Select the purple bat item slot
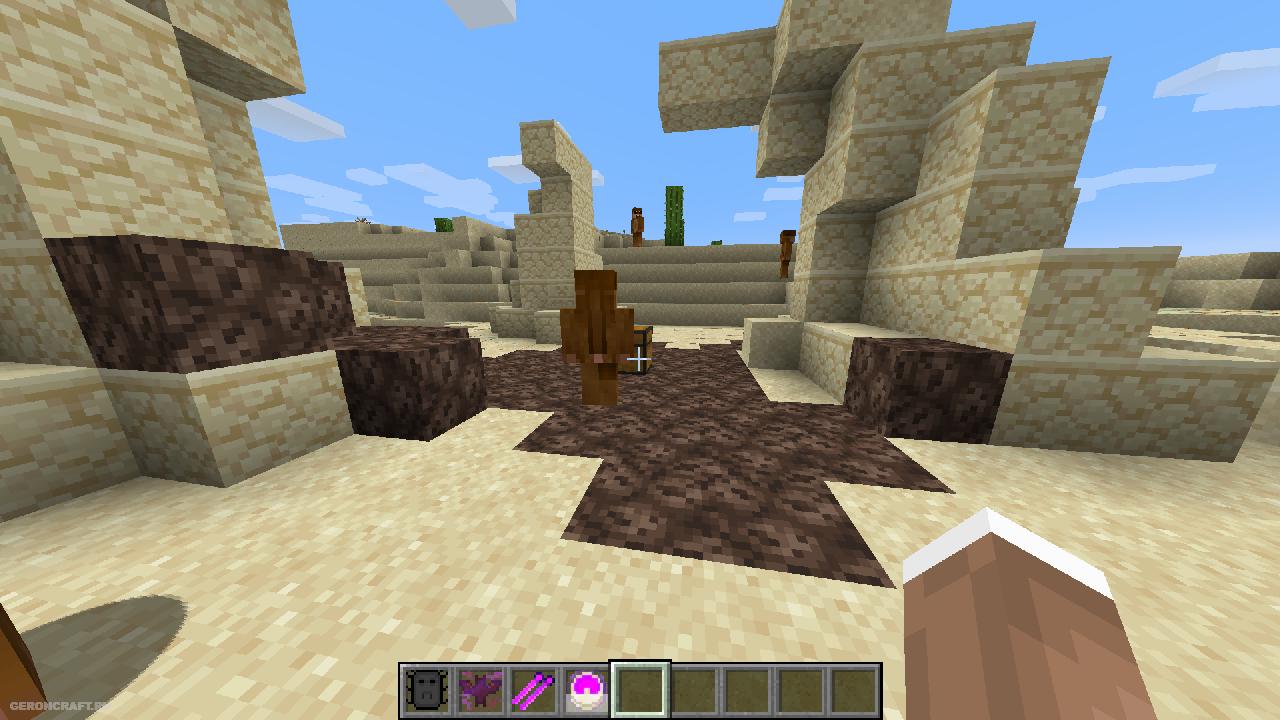Image resolution: width=1280 pixels, height=720 pixels. (x=480, y=691)
